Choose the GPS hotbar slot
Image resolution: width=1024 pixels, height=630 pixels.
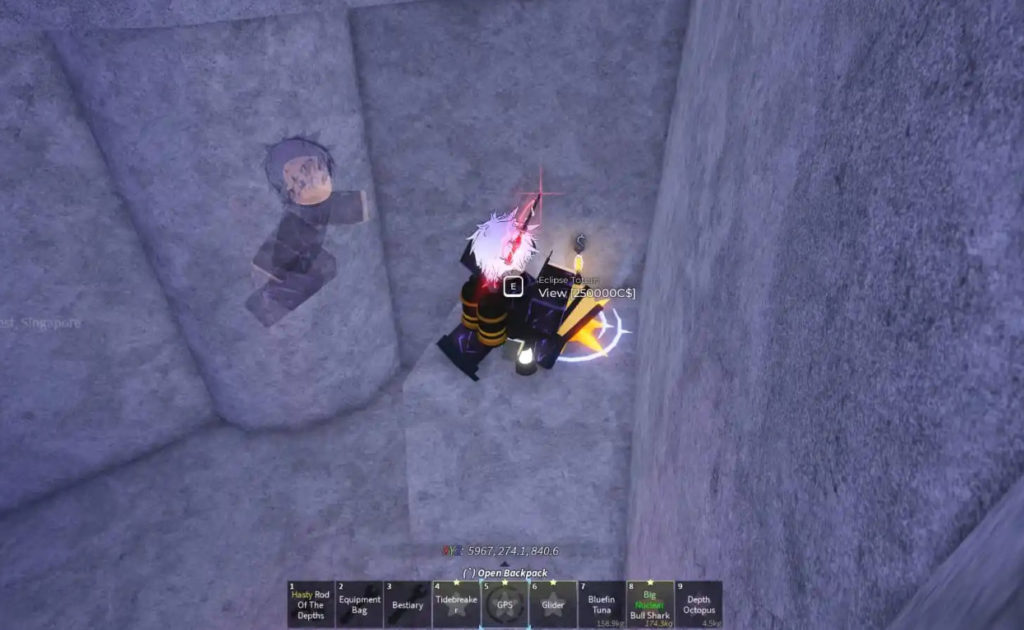(504, 604)
